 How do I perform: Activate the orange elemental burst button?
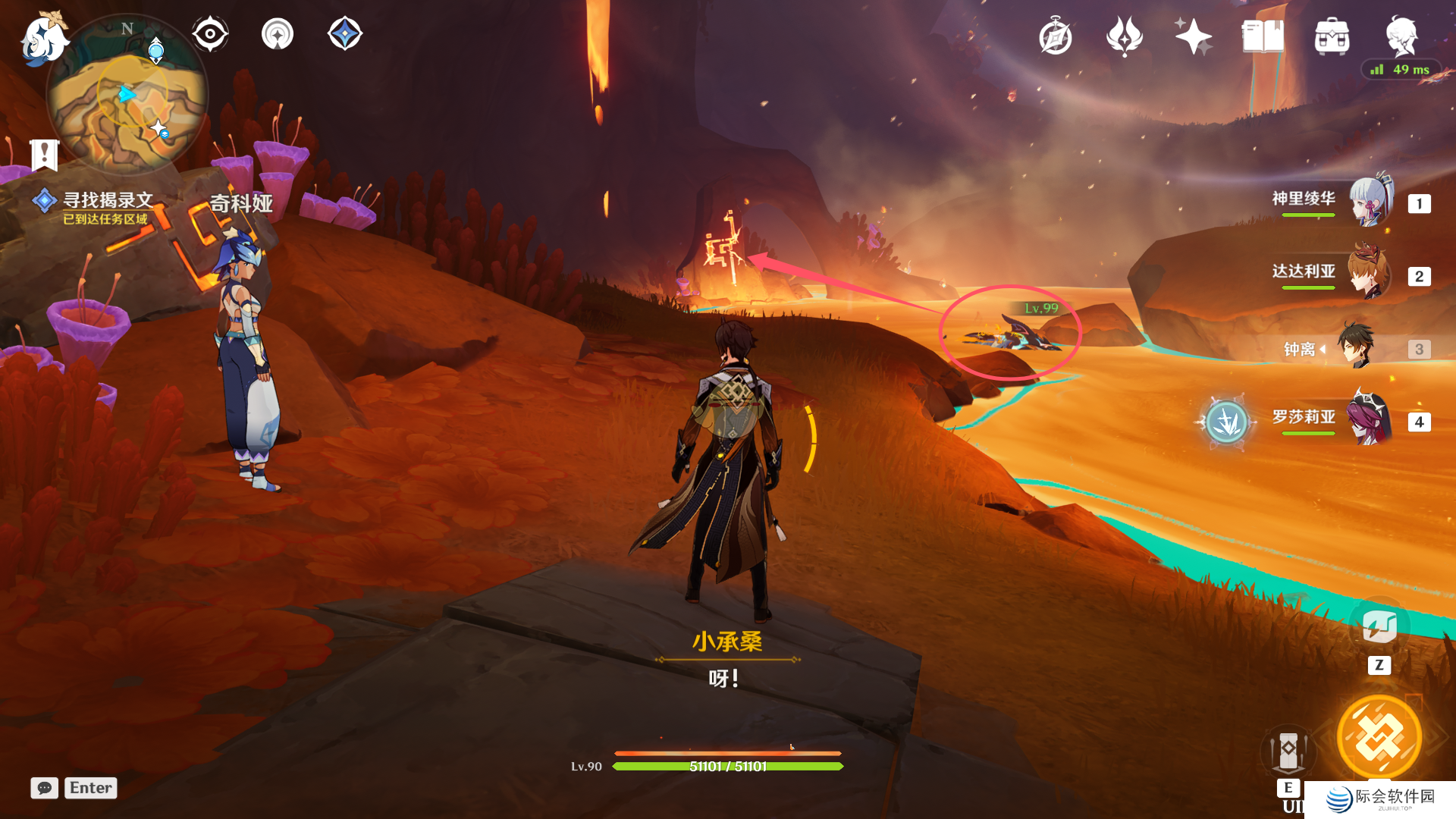[x=1379, y=737]
